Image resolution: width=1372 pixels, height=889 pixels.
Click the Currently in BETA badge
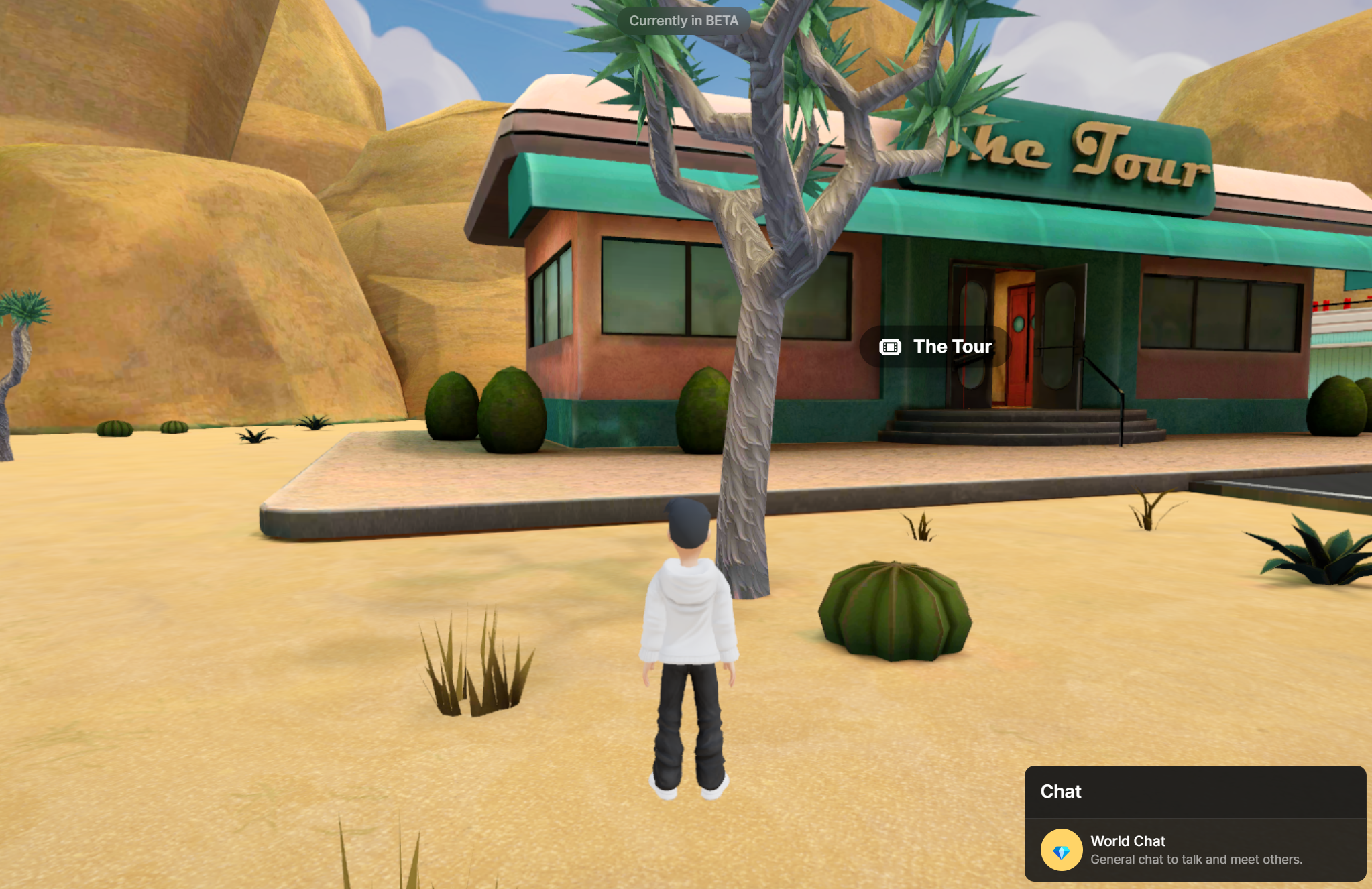click(683, 21)
